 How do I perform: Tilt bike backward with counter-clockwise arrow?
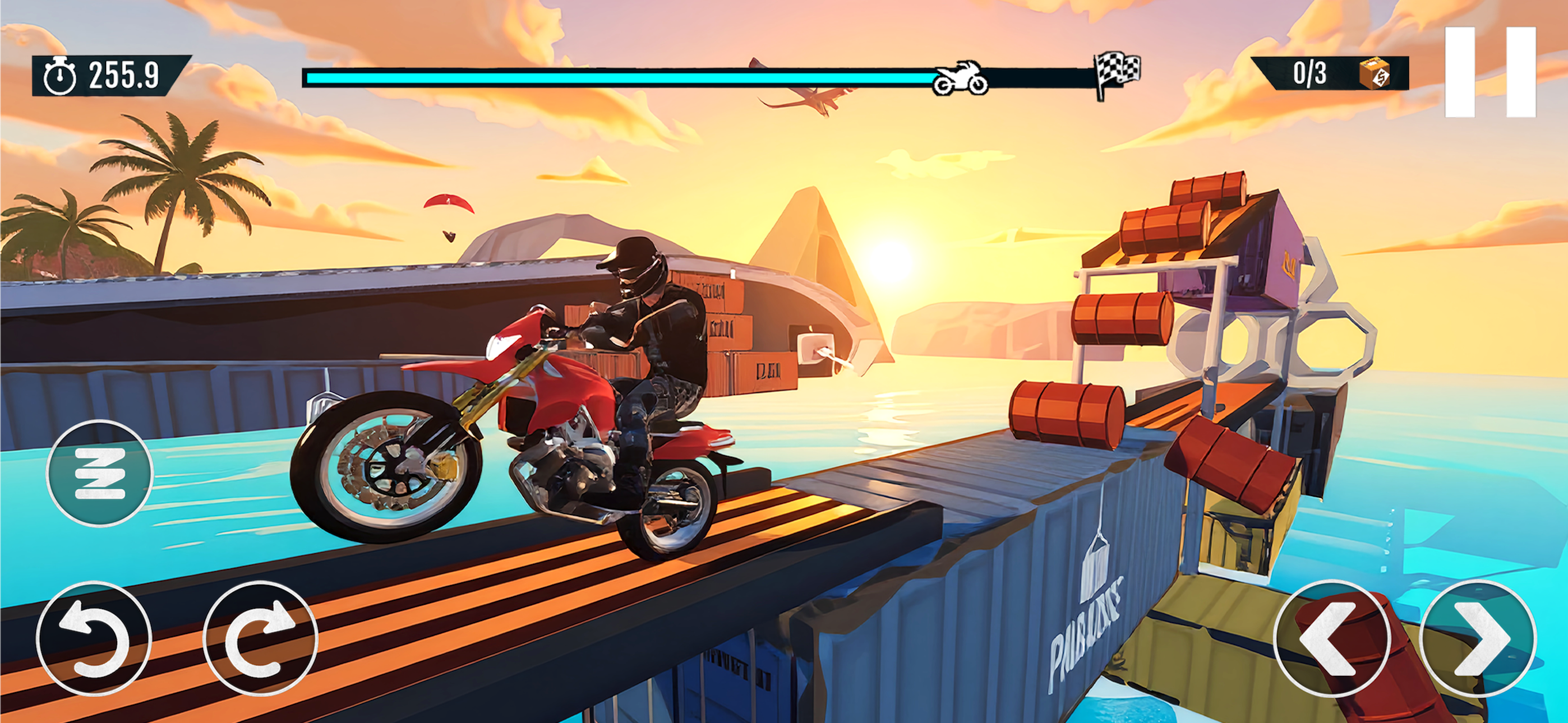click(93, 638)
